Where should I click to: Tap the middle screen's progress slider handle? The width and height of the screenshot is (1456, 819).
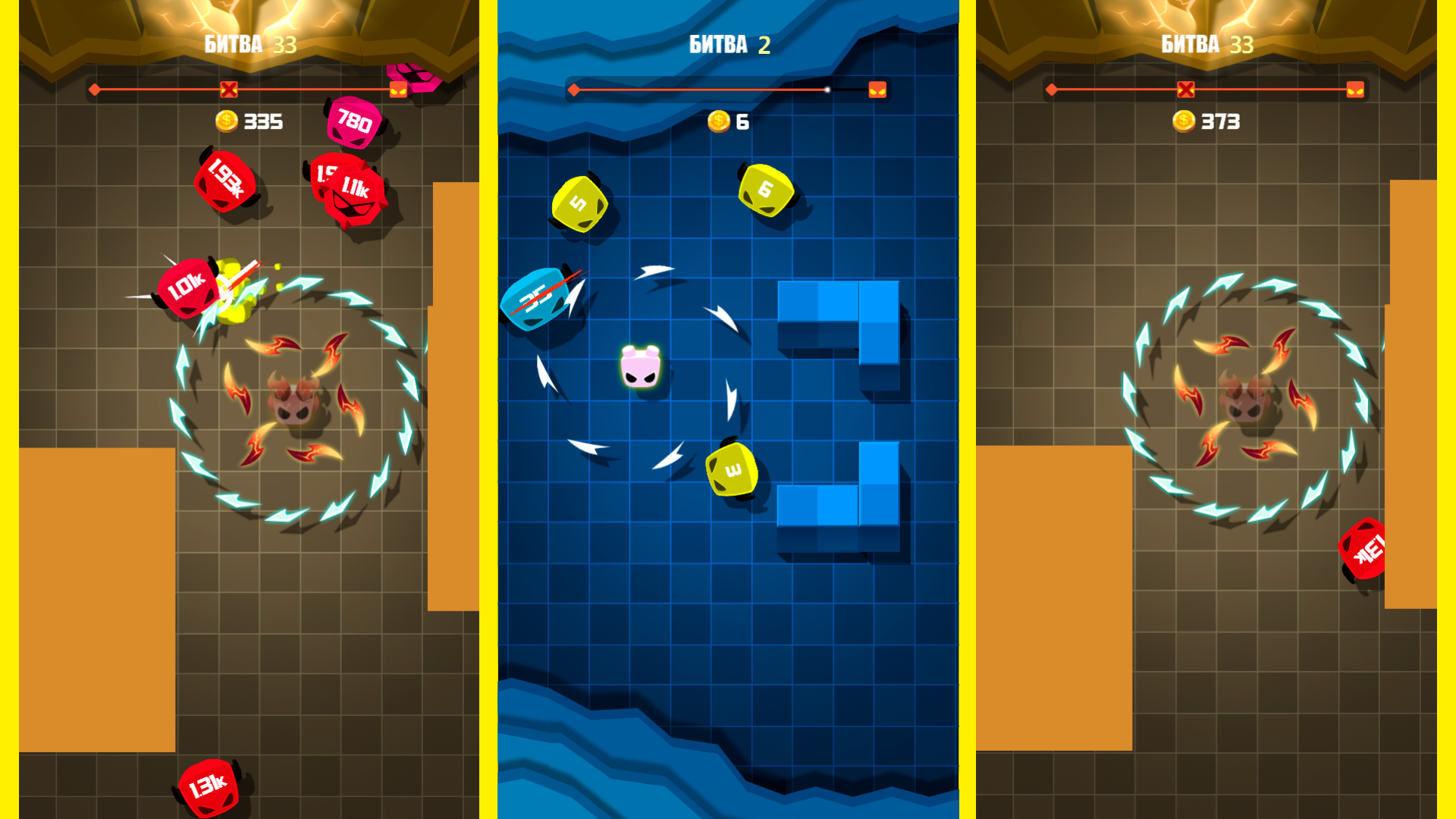coord(826,89)
